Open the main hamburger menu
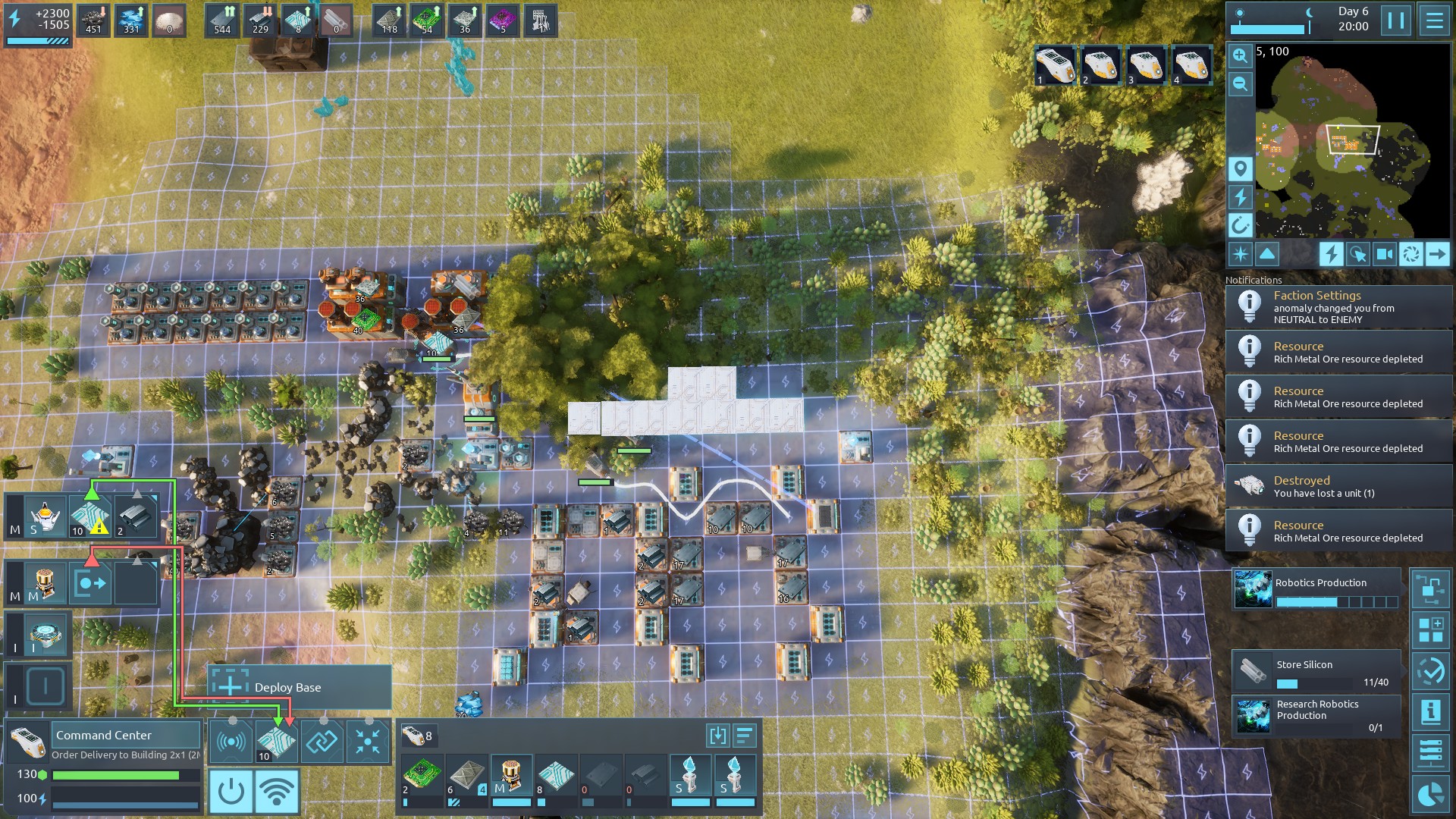Screen dimensions: 1456x819 click(x=1434, y=20)
